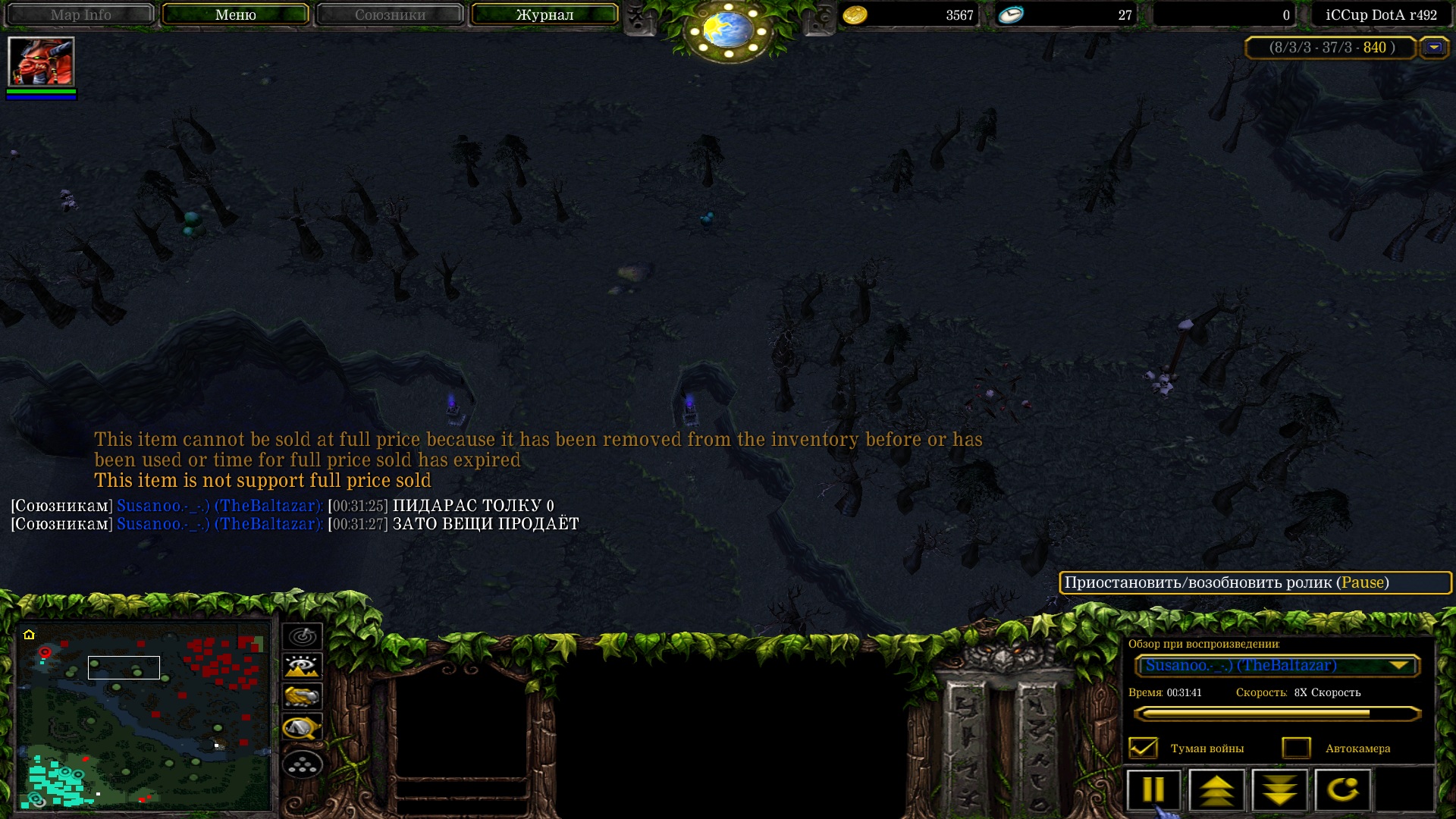Toggle the Туман войны checkbox
Screen dimensions: 1456x819
coord(1143,748)
